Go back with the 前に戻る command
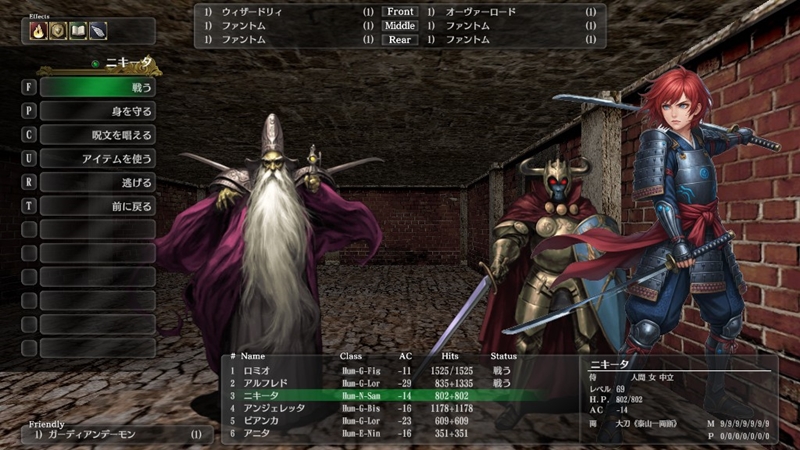 pyautogui.click(x=97, y=206)
